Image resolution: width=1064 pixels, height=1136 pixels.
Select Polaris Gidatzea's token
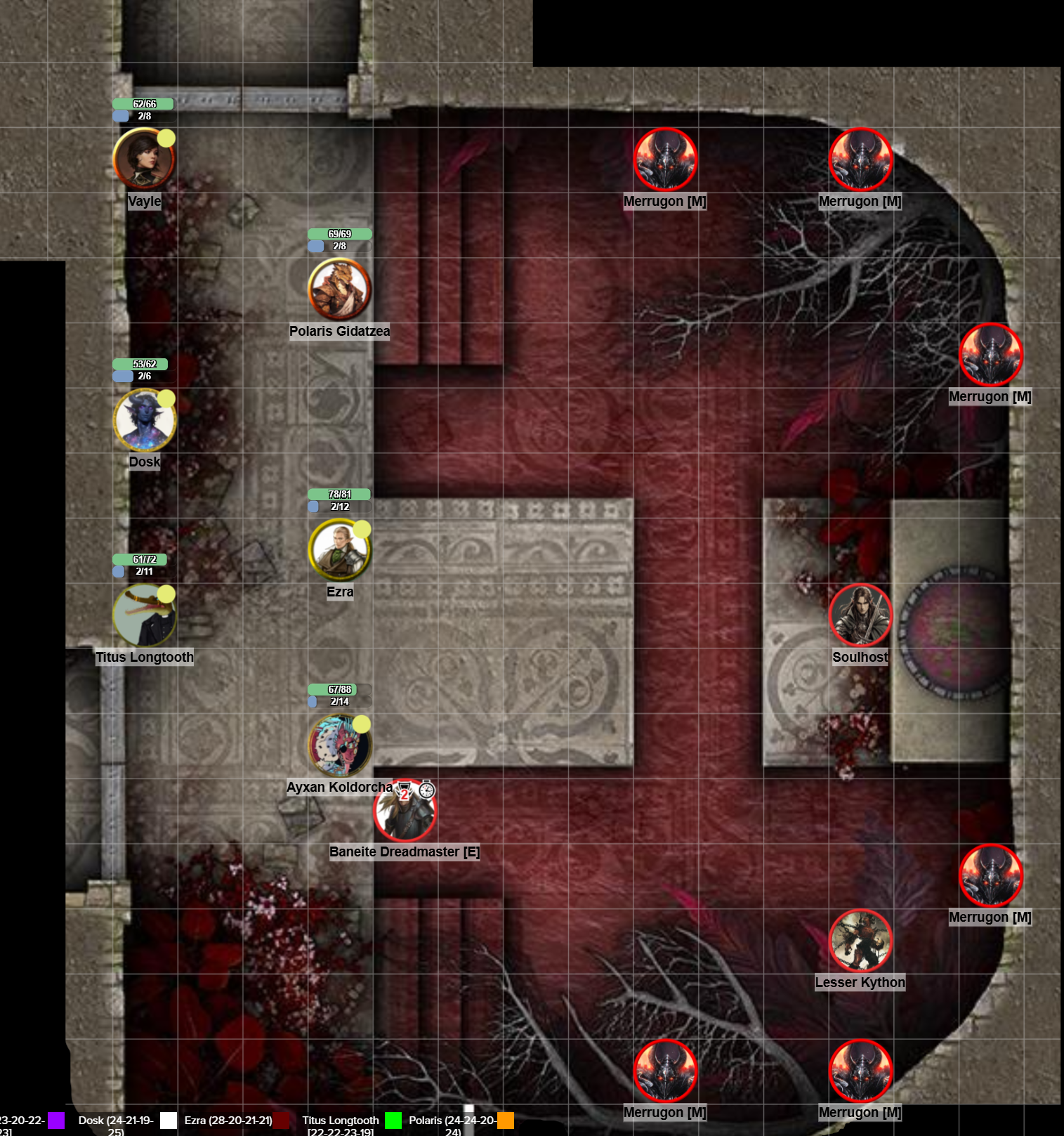[340, 291]
